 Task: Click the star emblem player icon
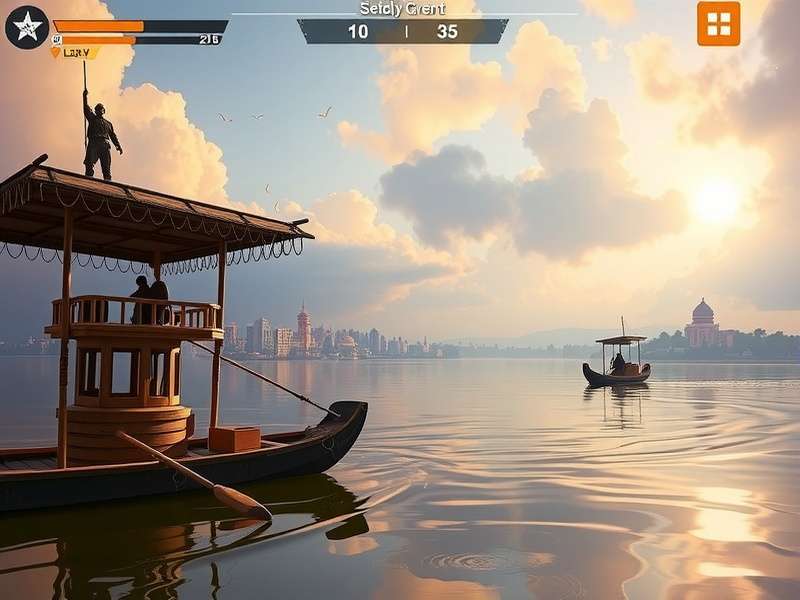click(26, 27)
